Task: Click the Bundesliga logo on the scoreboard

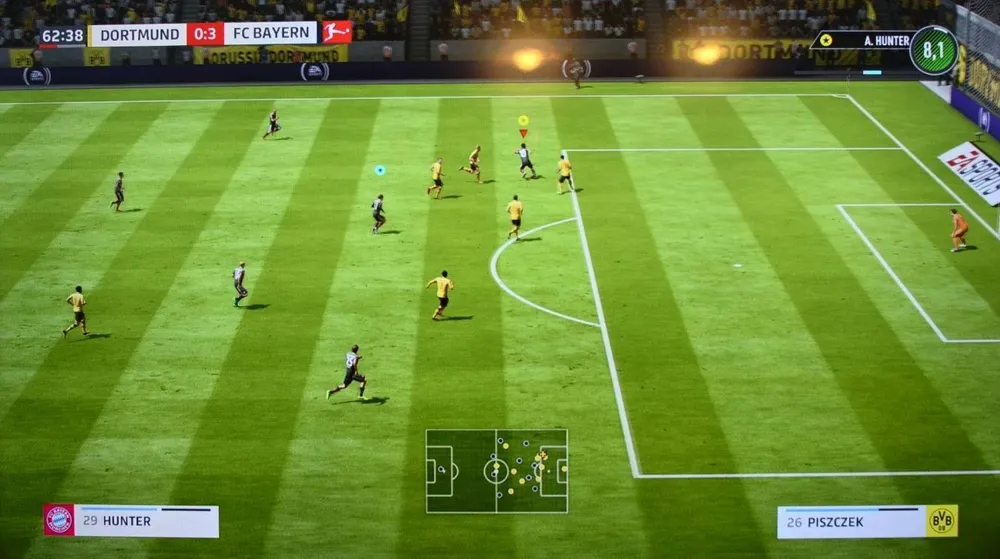Action: [336, 33]
